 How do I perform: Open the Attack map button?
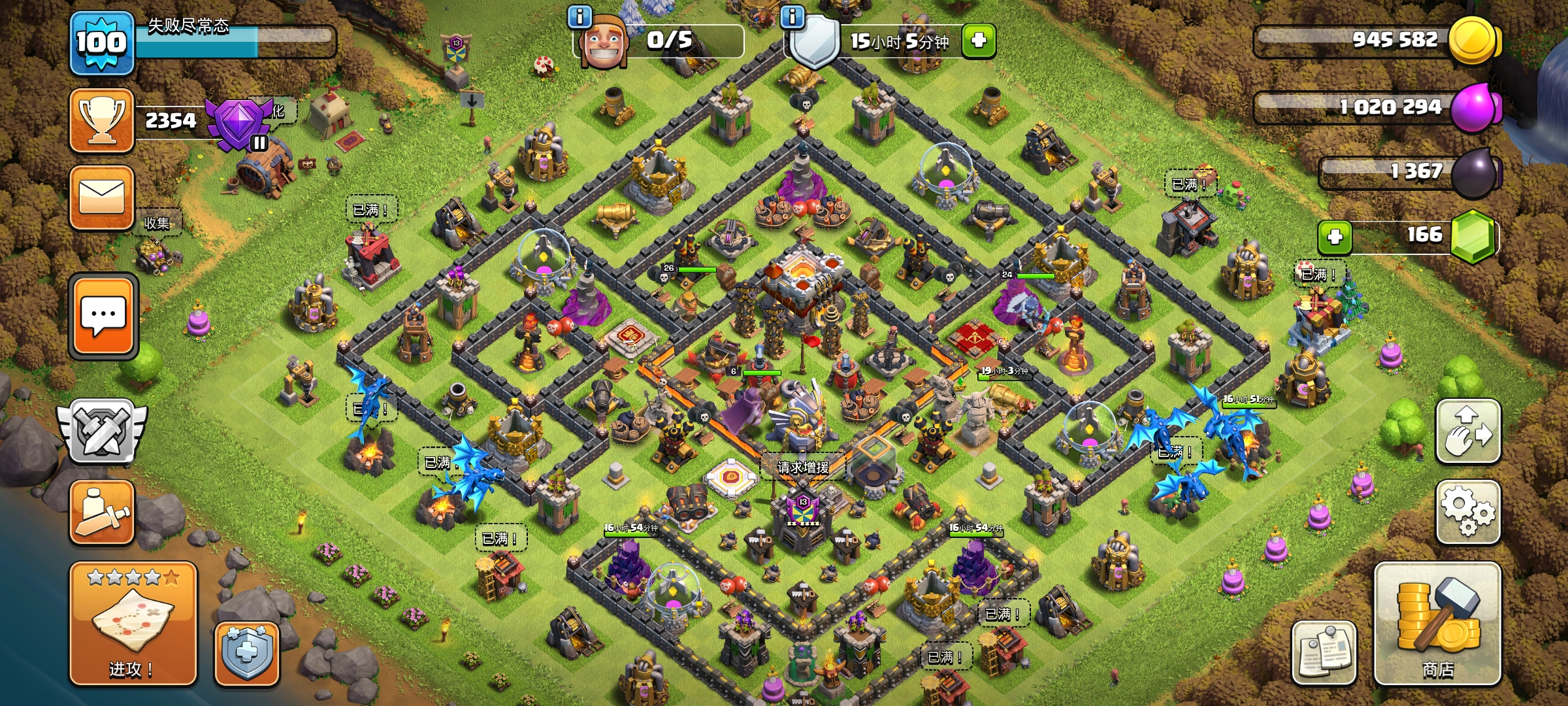pyautogui.click(x=133, y=623)
